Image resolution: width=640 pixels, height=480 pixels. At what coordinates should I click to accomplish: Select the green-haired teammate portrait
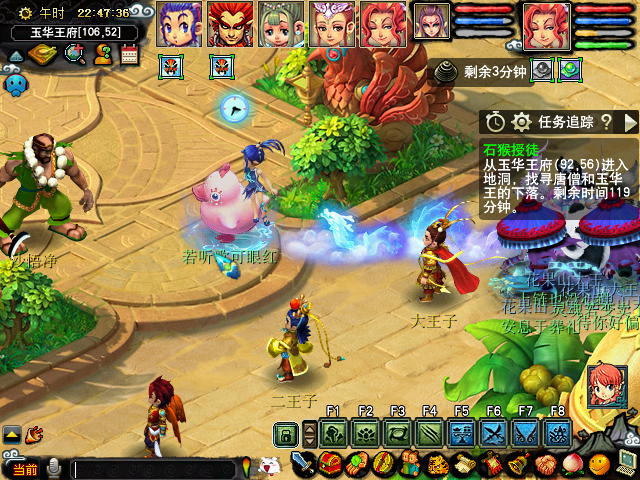(281, 24)
